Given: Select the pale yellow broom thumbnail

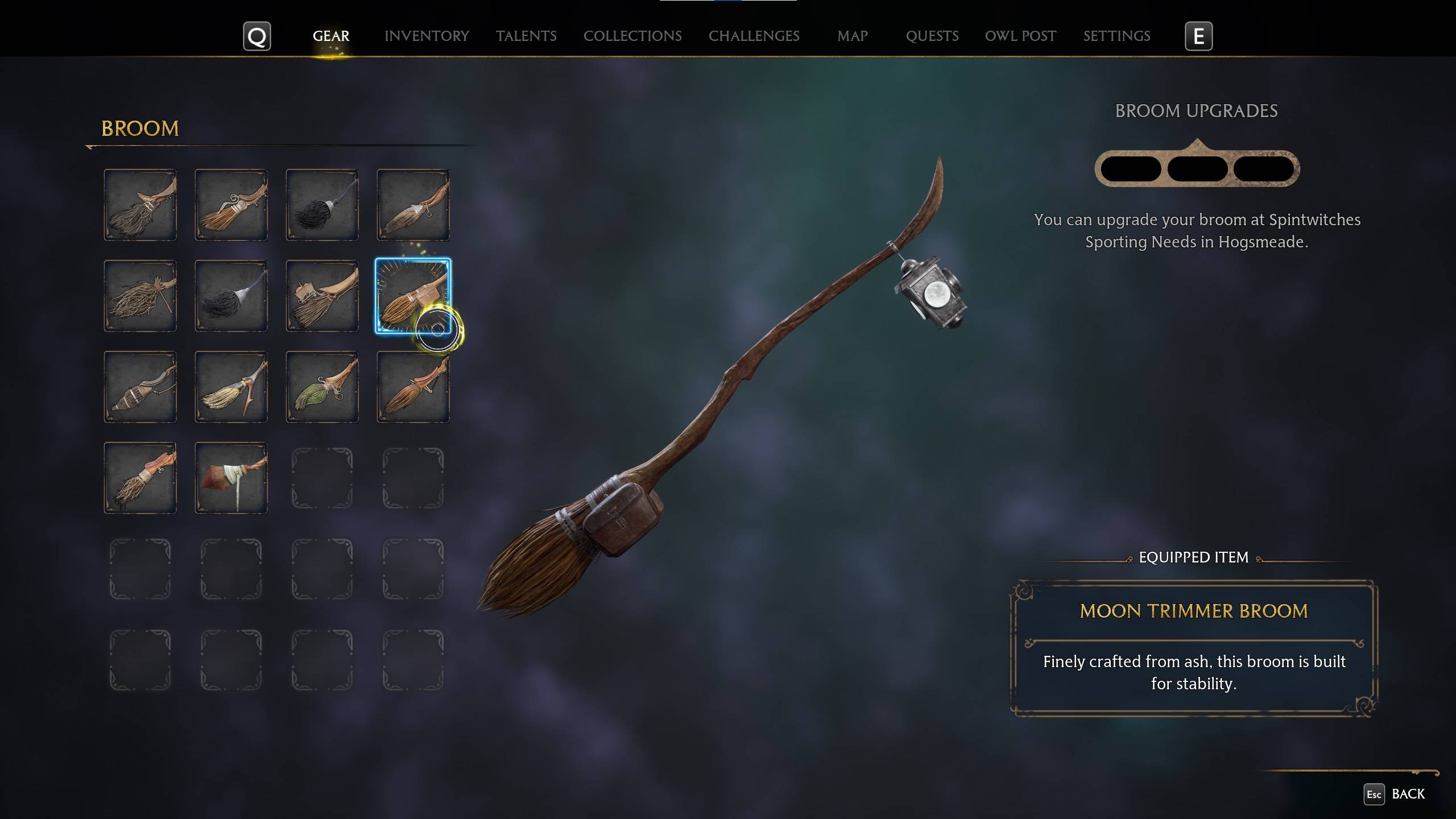Looking at the screenshot, I should (x=231, y=387).
